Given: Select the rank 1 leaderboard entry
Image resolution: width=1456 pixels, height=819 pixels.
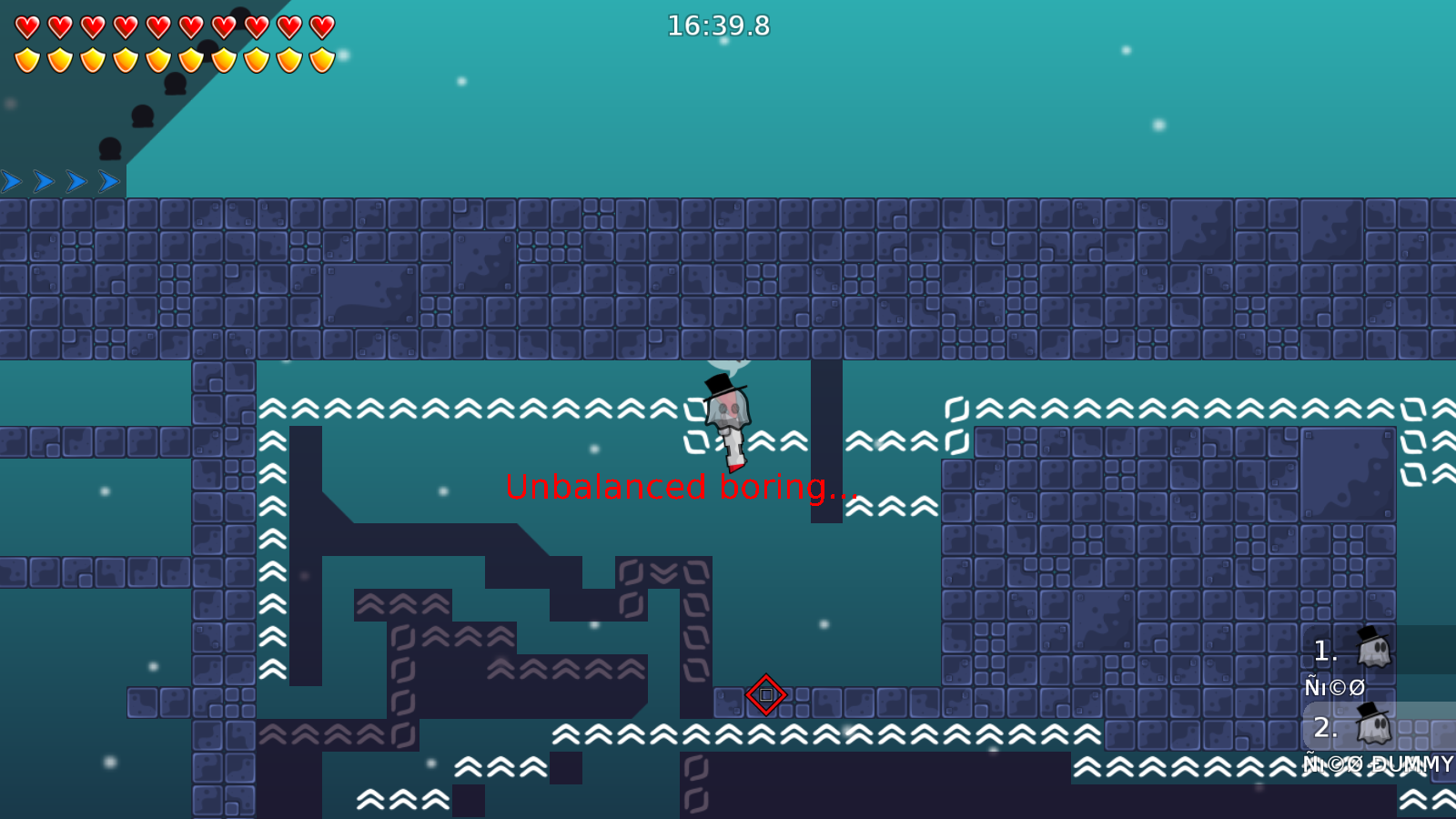Looking at the screenshot, I should pos(1324,651).
